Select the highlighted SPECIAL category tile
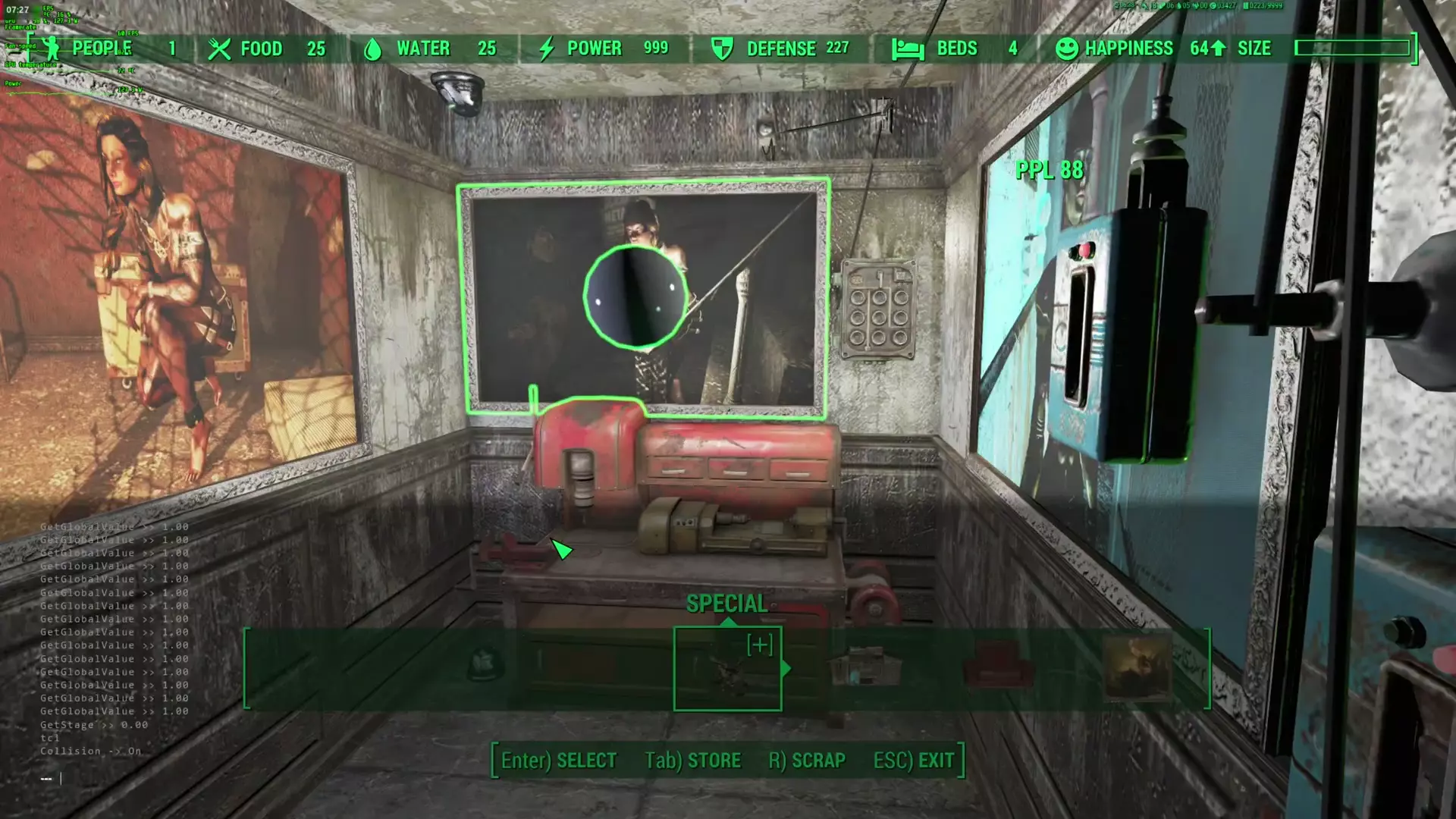Screen dimensions: 1456x819 pyautogui.click(x=727, y=669)
